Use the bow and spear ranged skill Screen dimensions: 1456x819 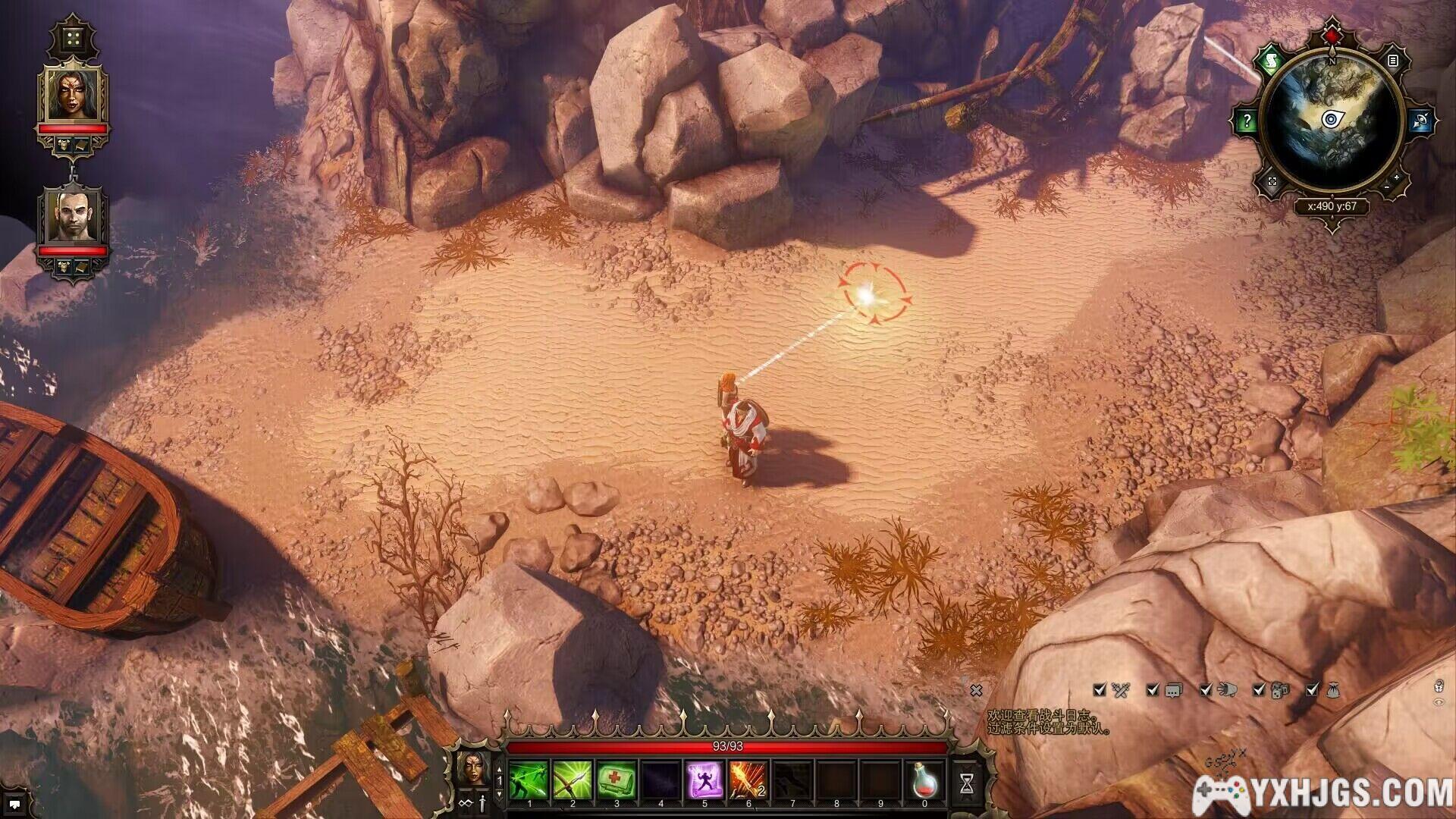point(573,780)
